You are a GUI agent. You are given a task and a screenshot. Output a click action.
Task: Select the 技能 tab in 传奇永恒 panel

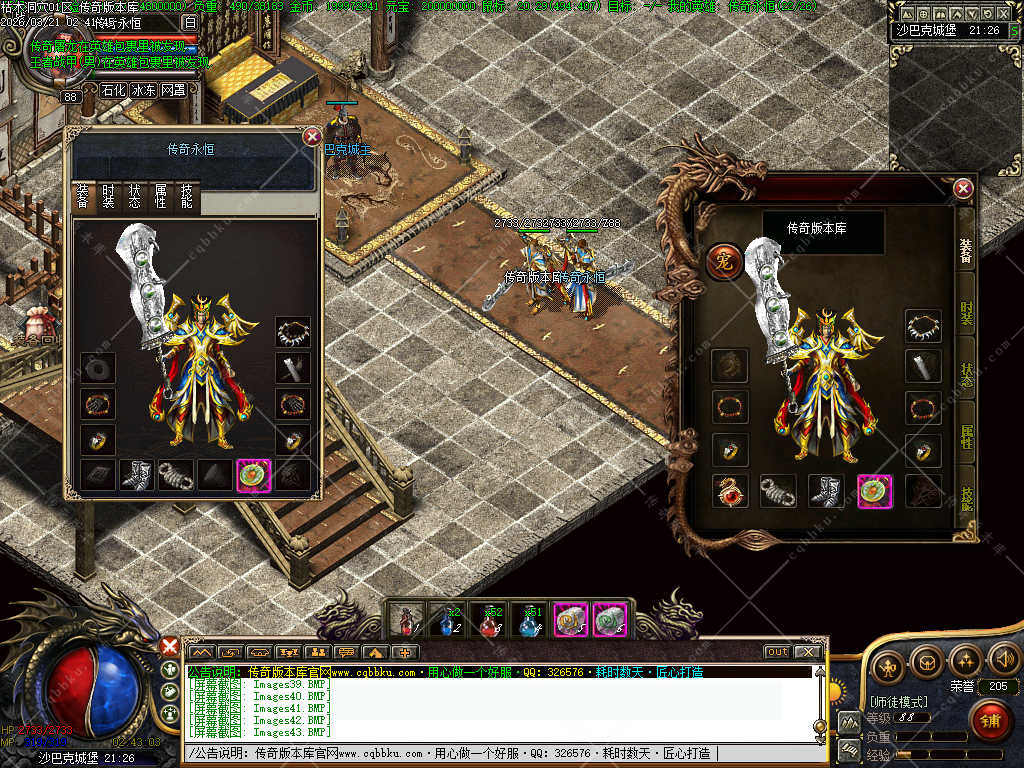[187, 197]
